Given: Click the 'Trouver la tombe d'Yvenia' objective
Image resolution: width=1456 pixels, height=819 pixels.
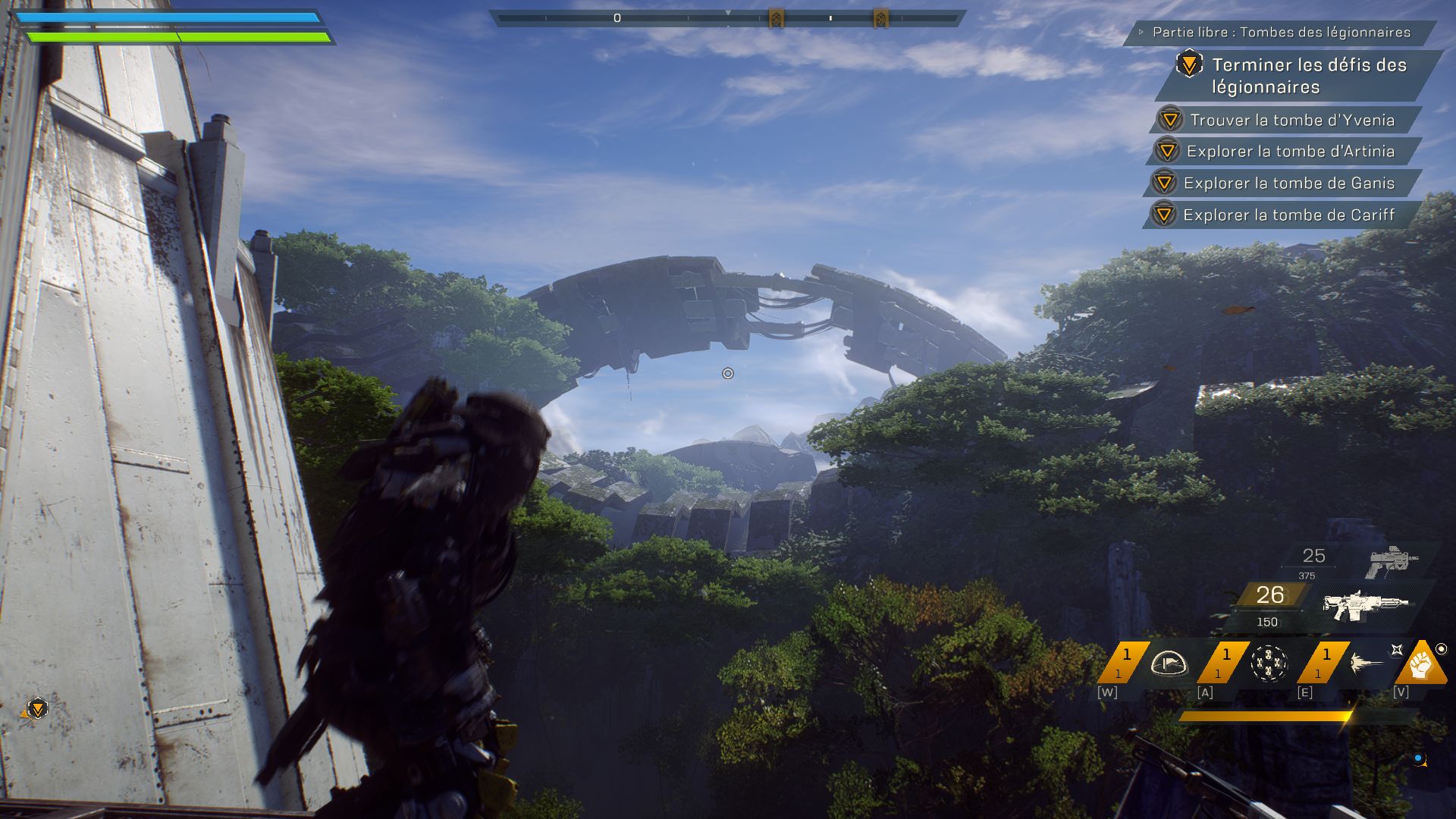Looking at the screenshot, I should [x=1291, y=120].
